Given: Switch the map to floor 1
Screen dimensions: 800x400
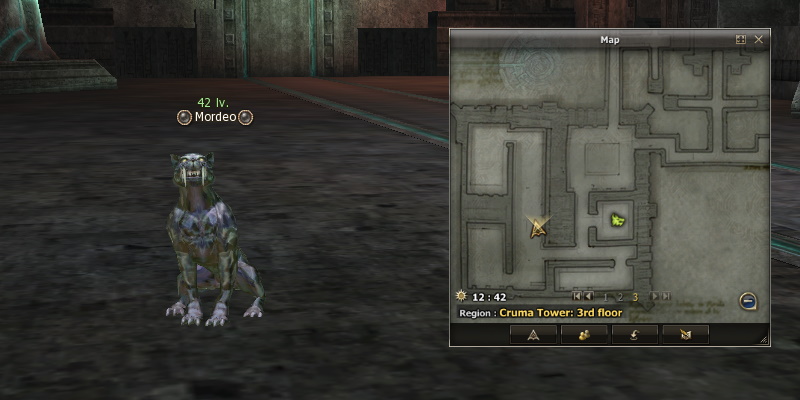Looking at the screenshot, I should 605,297.
